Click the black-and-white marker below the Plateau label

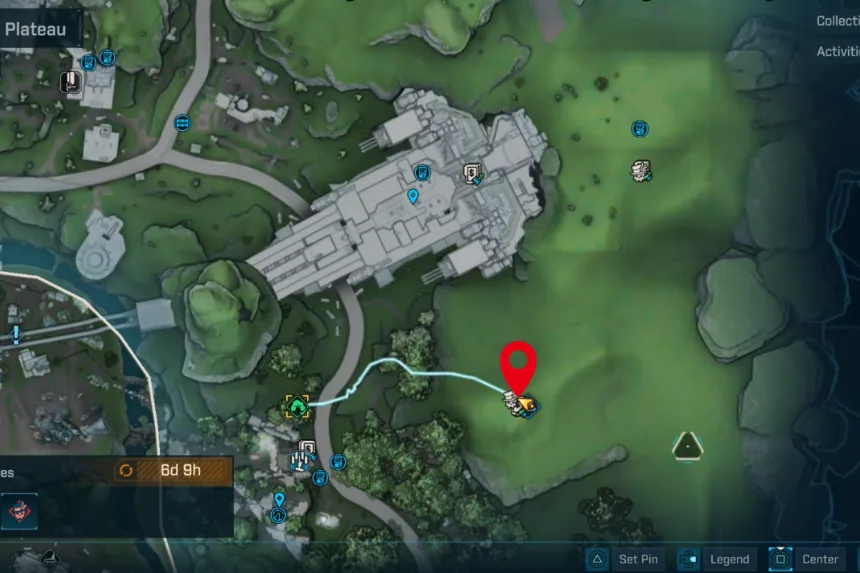[72, 81]
